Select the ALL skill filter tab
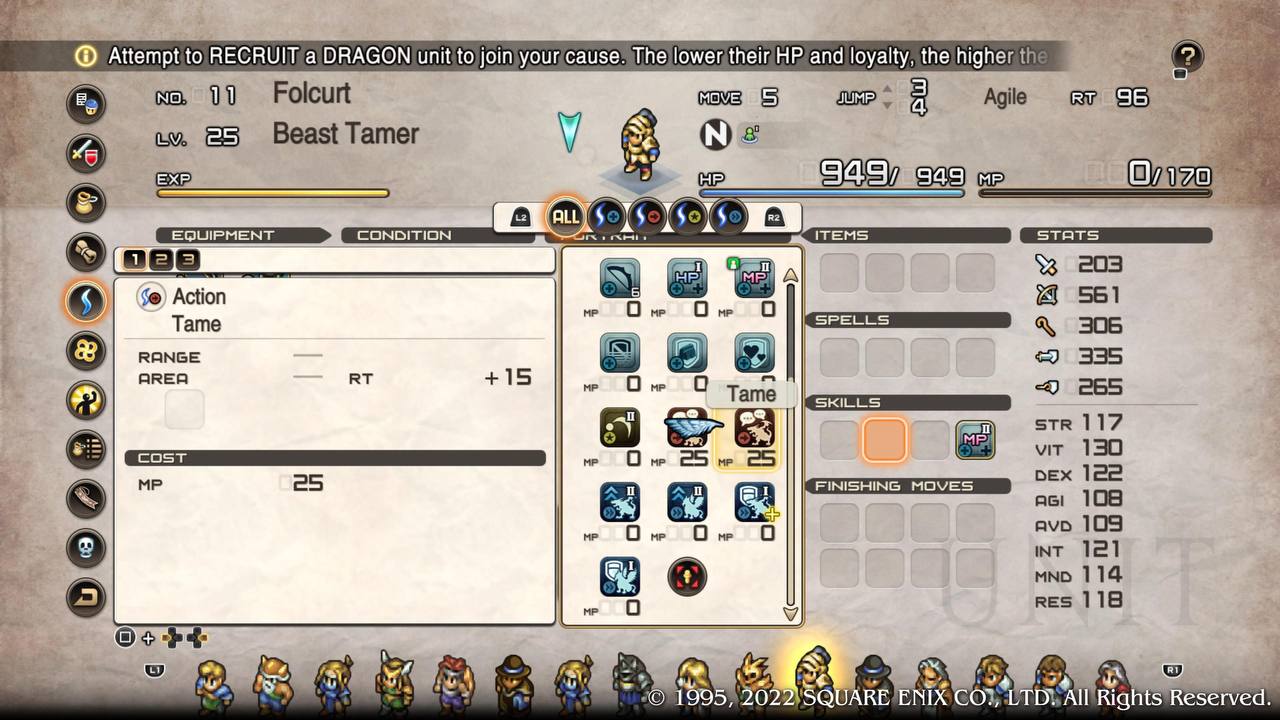The width and height of the screenshot is (1280, 720). pyautogui.click(x=566, y=216)
